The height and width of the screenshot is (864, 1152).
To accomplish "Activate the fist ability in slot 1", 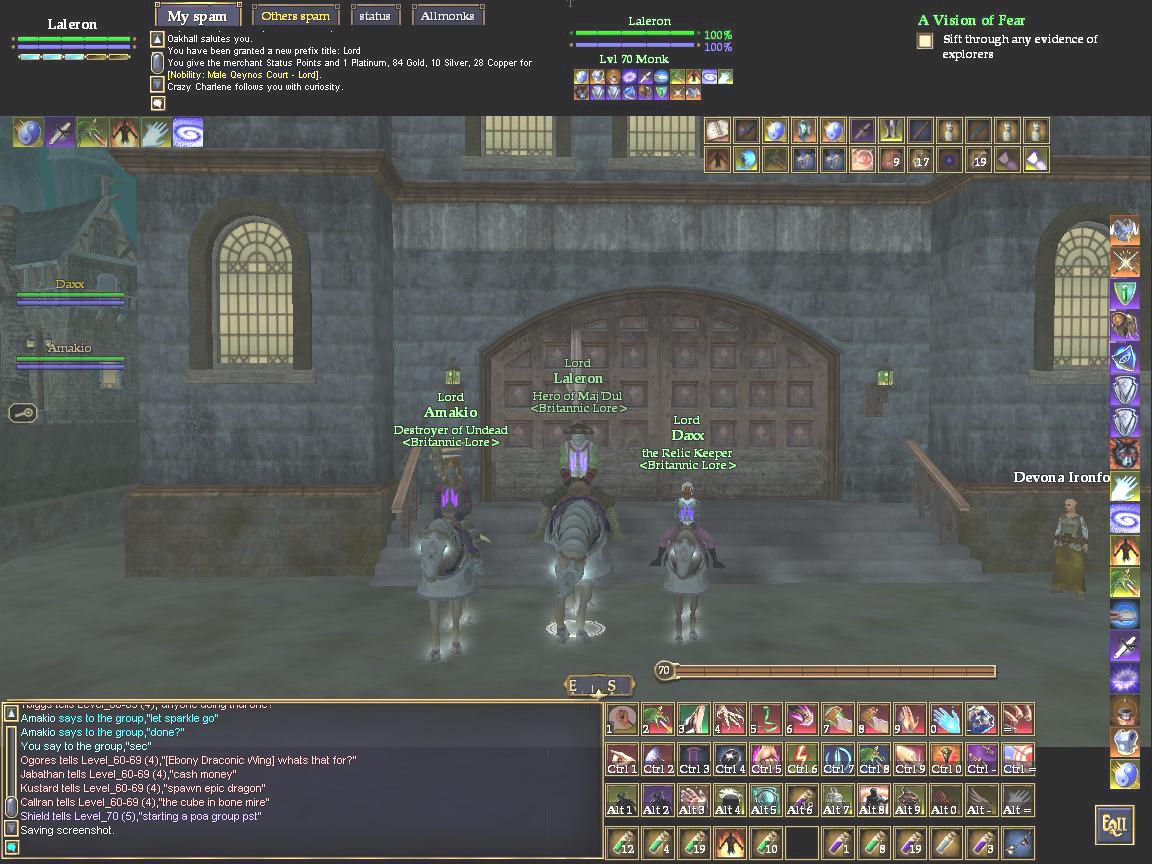I will pyautogui.click(x=621, y=718).
